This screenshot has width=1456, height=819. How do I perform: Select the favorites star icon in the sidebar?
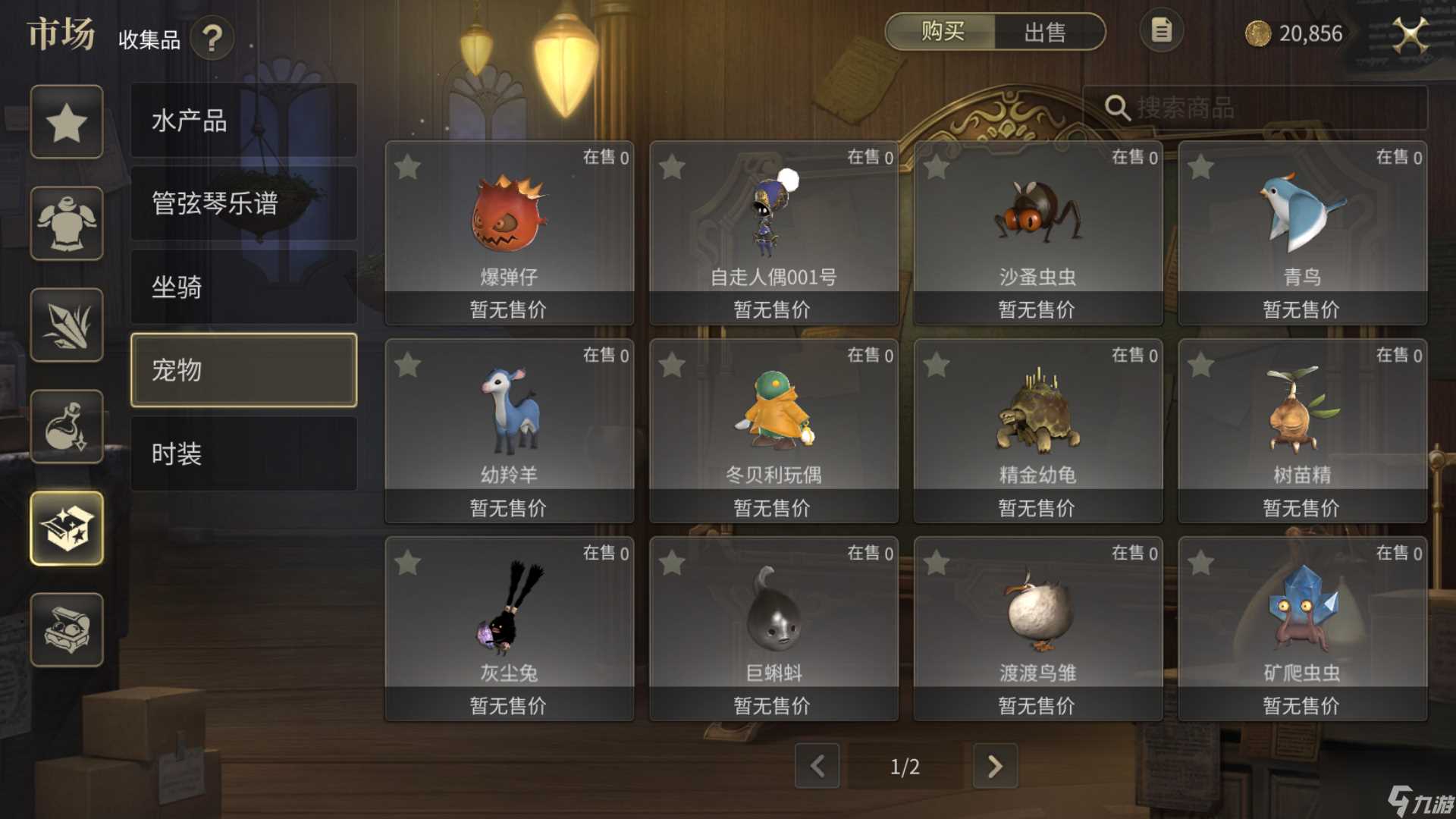67,121
